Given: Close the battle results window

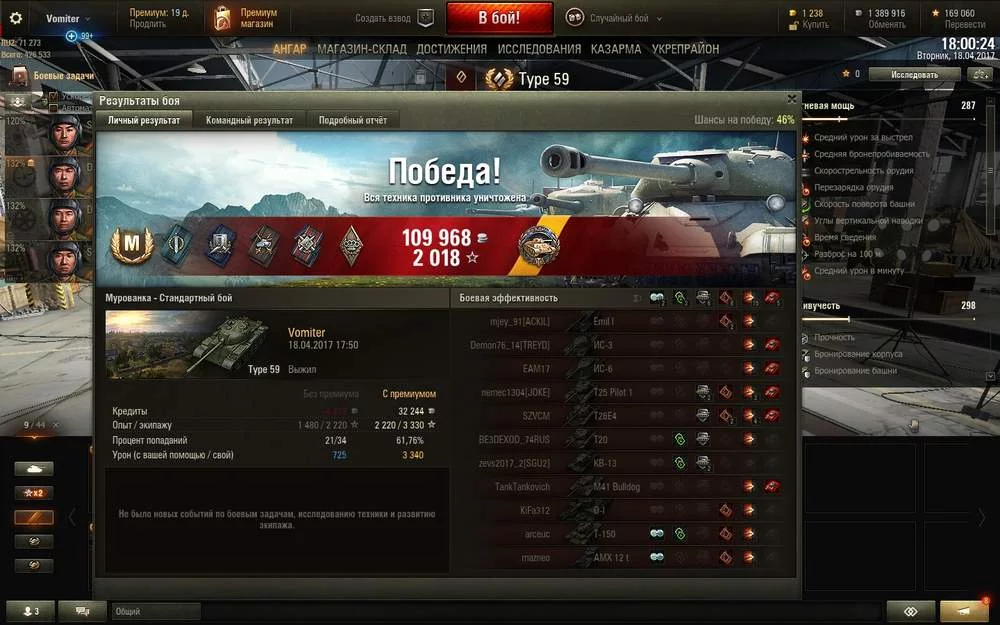Looking at the screenshot, I should click(792, 100).
